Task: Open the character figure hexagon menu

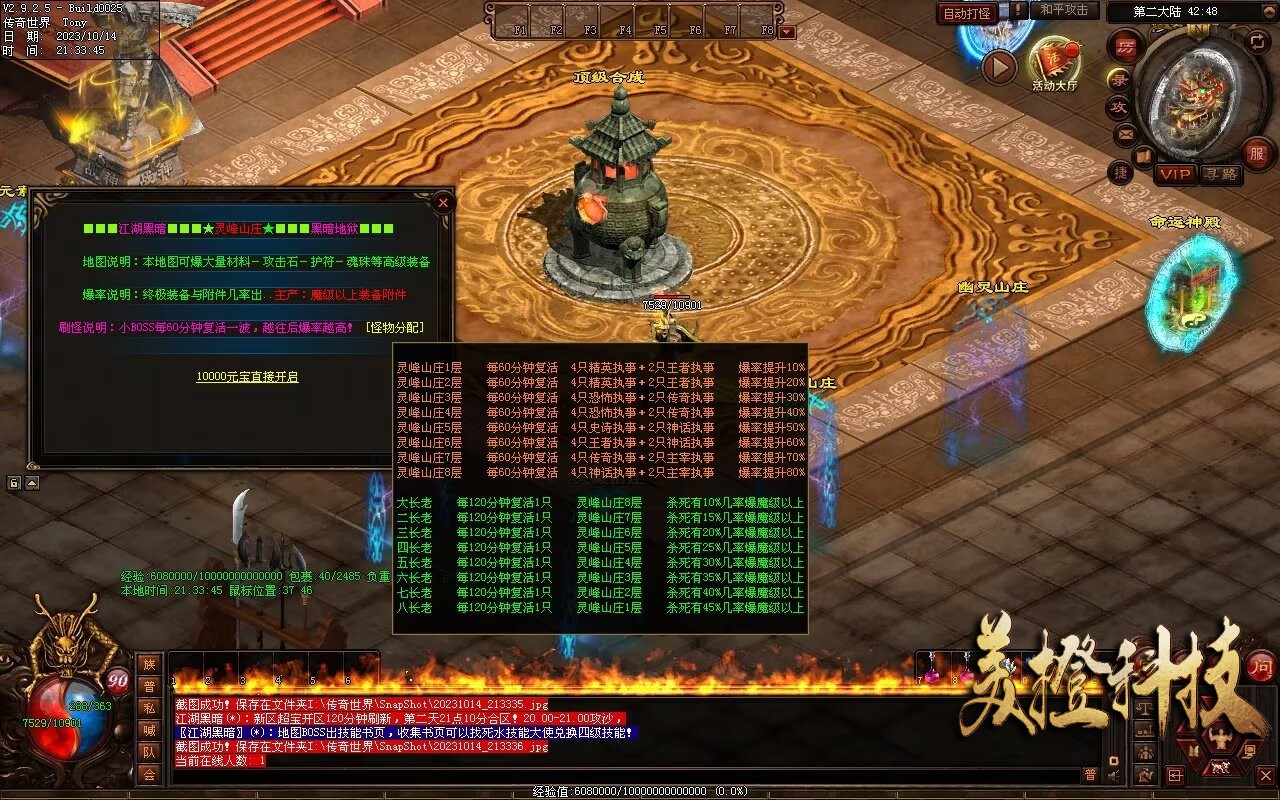Action: tap(1218, 739)
